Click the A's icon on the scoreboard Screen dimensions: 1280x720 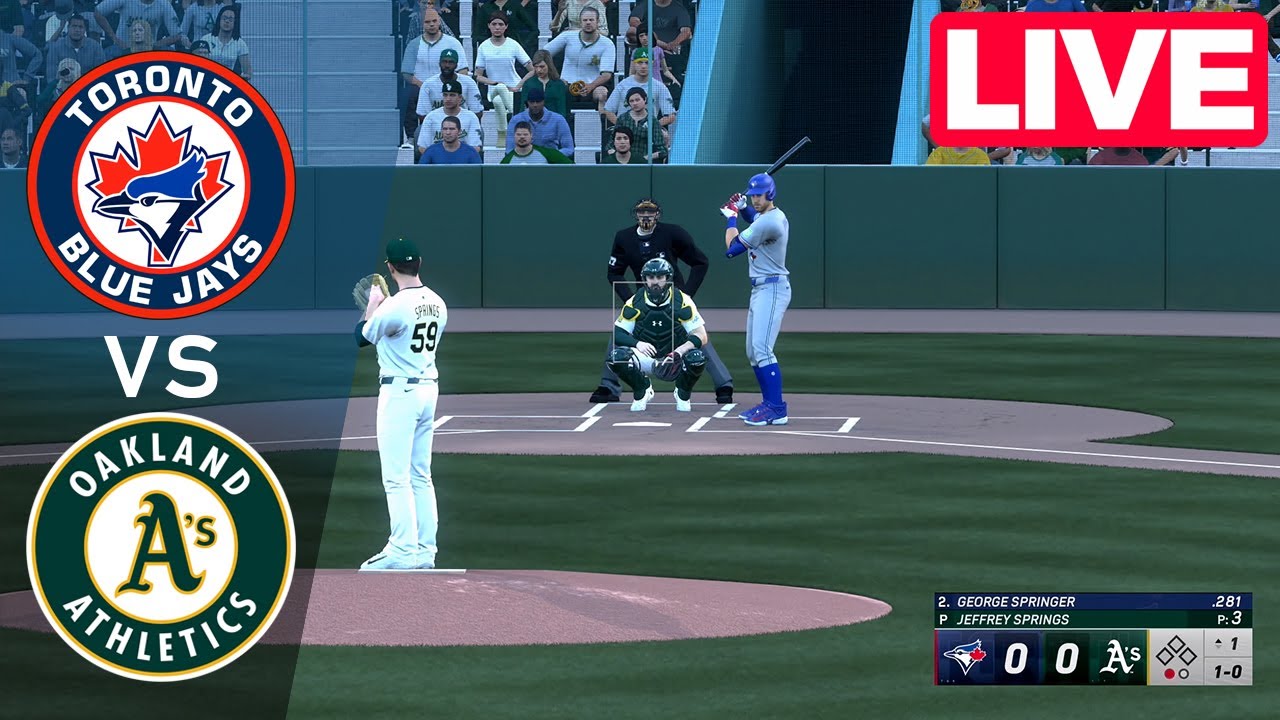point(1122,657)
